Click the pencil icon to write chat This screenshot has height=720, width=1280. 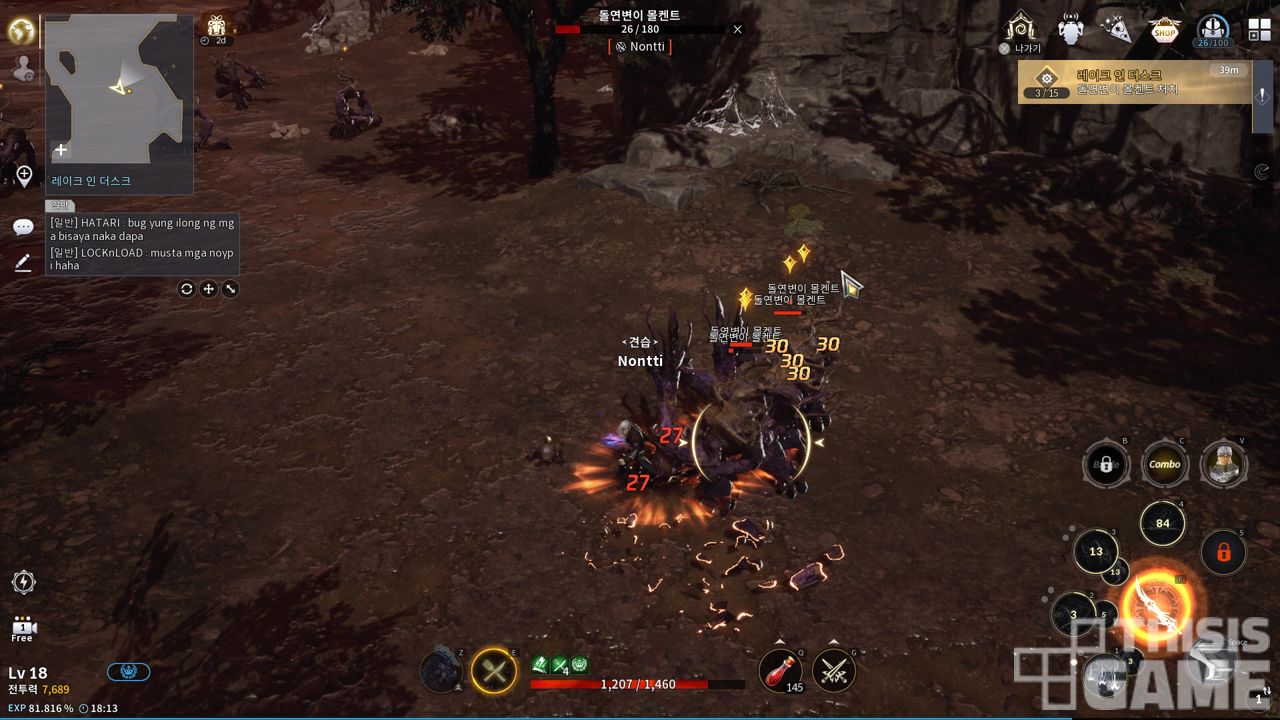point(23,262)
